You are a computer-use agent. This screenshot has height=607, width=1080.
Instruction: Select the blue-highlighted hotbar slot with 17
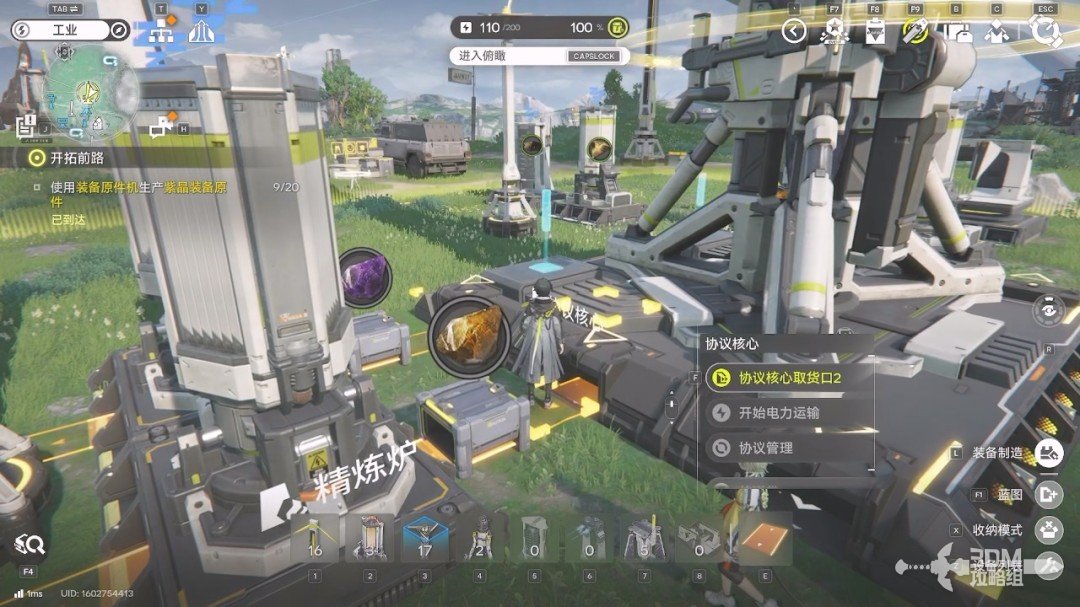(424, 540)
